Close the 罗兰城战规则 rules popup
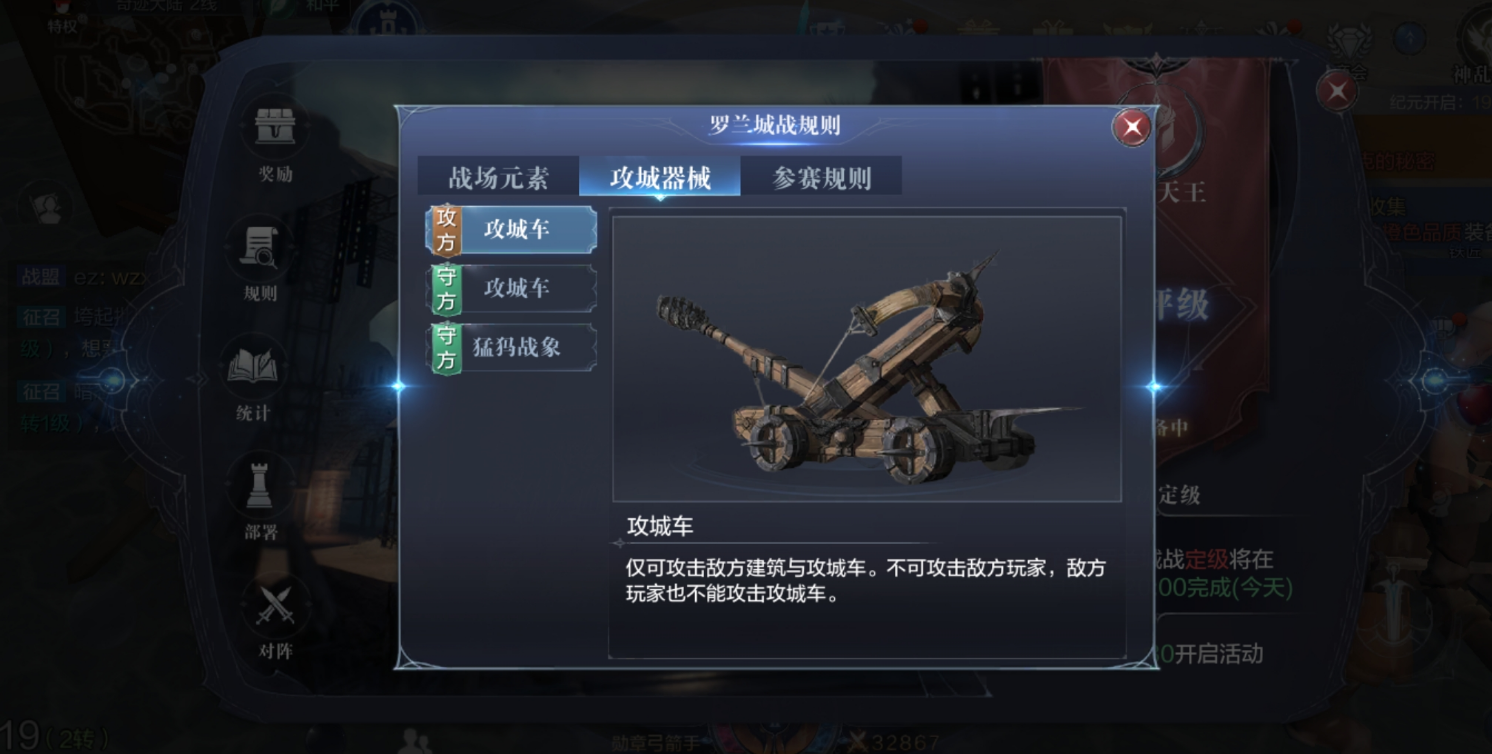Image resolution: width=1492 pixels, height=754 pixels. [1132, 128]
